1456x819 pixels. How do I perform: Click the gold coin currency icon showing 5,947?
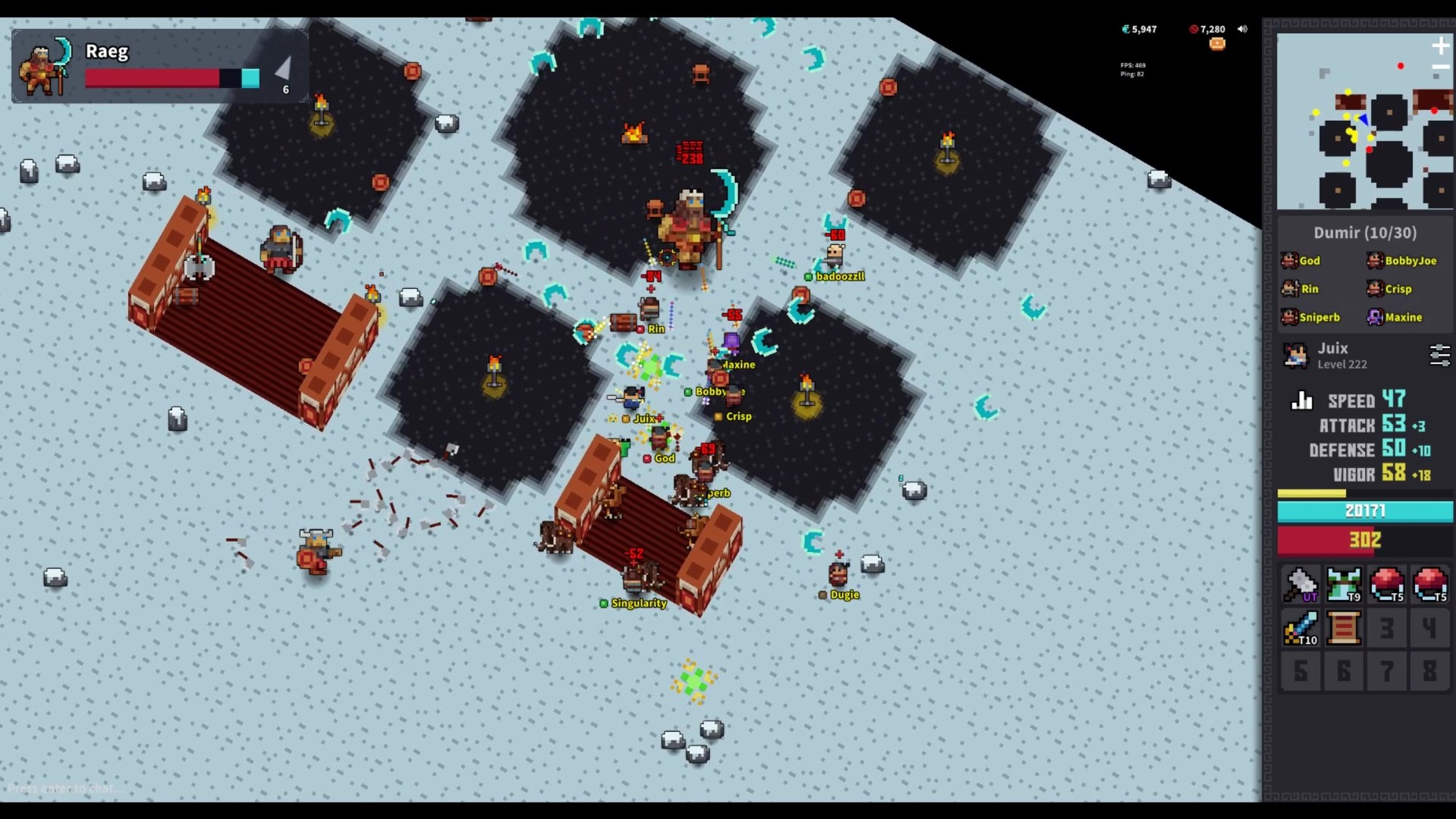click(x=1124, y=29)
